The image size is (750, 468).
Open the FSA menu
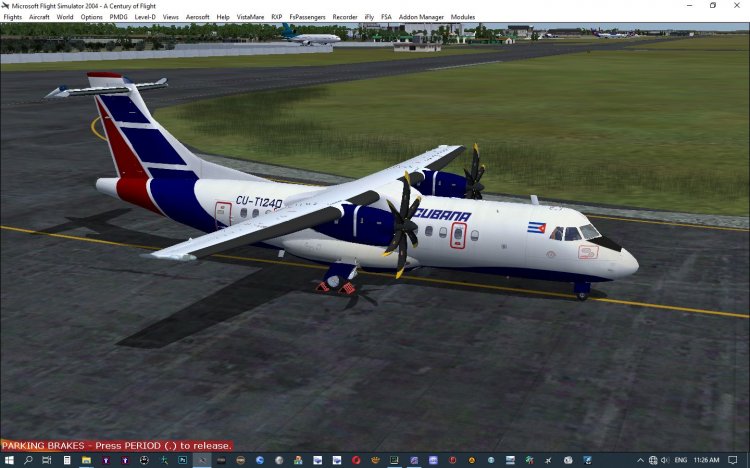click(x=386, y=17)
